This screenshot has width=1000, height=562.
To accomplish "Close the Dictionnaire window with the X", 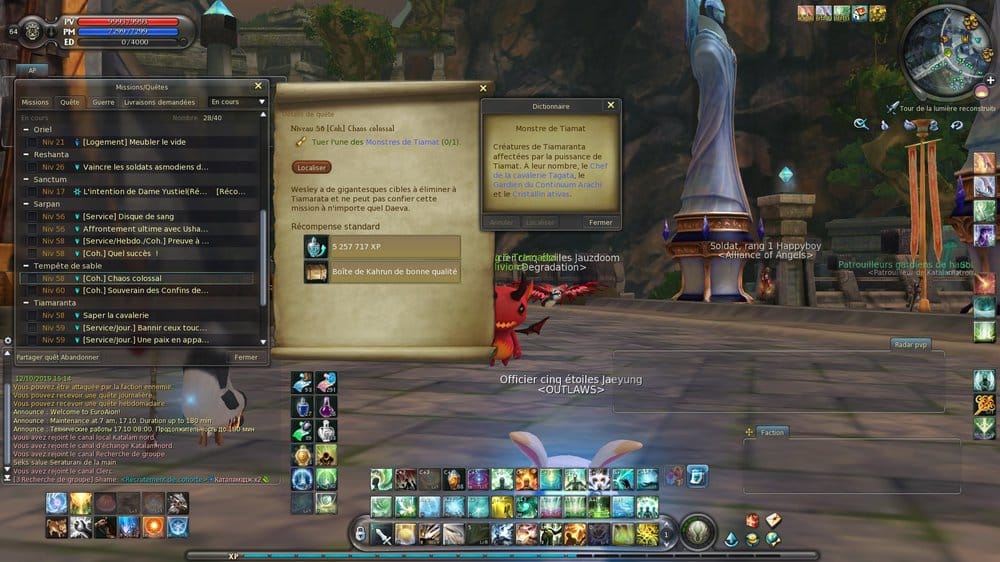I will [x=610, y=105].
